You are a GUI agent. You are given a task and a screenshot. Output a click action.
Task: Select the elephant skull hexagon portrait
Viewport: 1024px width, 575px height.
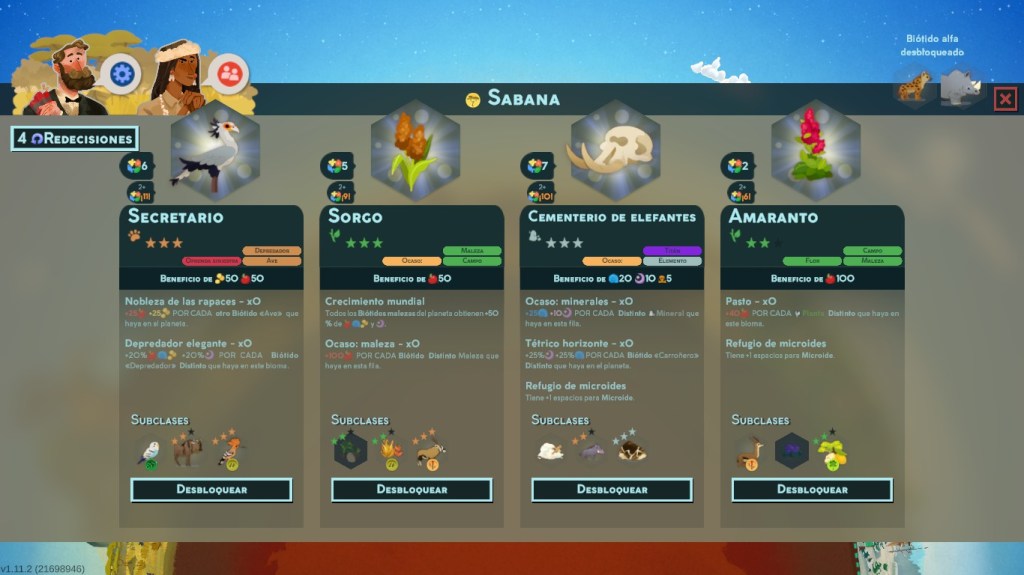point(614,152)
